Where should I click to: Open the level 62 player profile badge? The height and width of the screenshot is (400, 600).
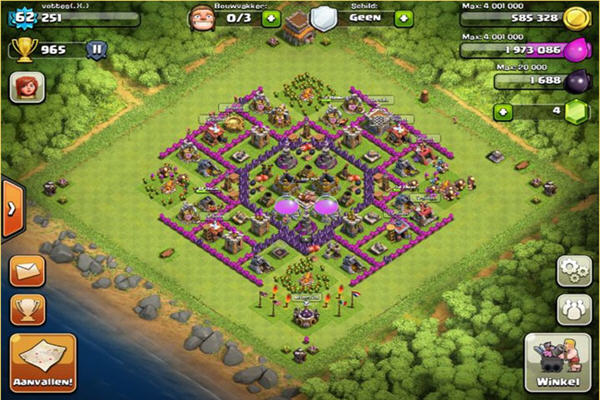click(21, 16)
